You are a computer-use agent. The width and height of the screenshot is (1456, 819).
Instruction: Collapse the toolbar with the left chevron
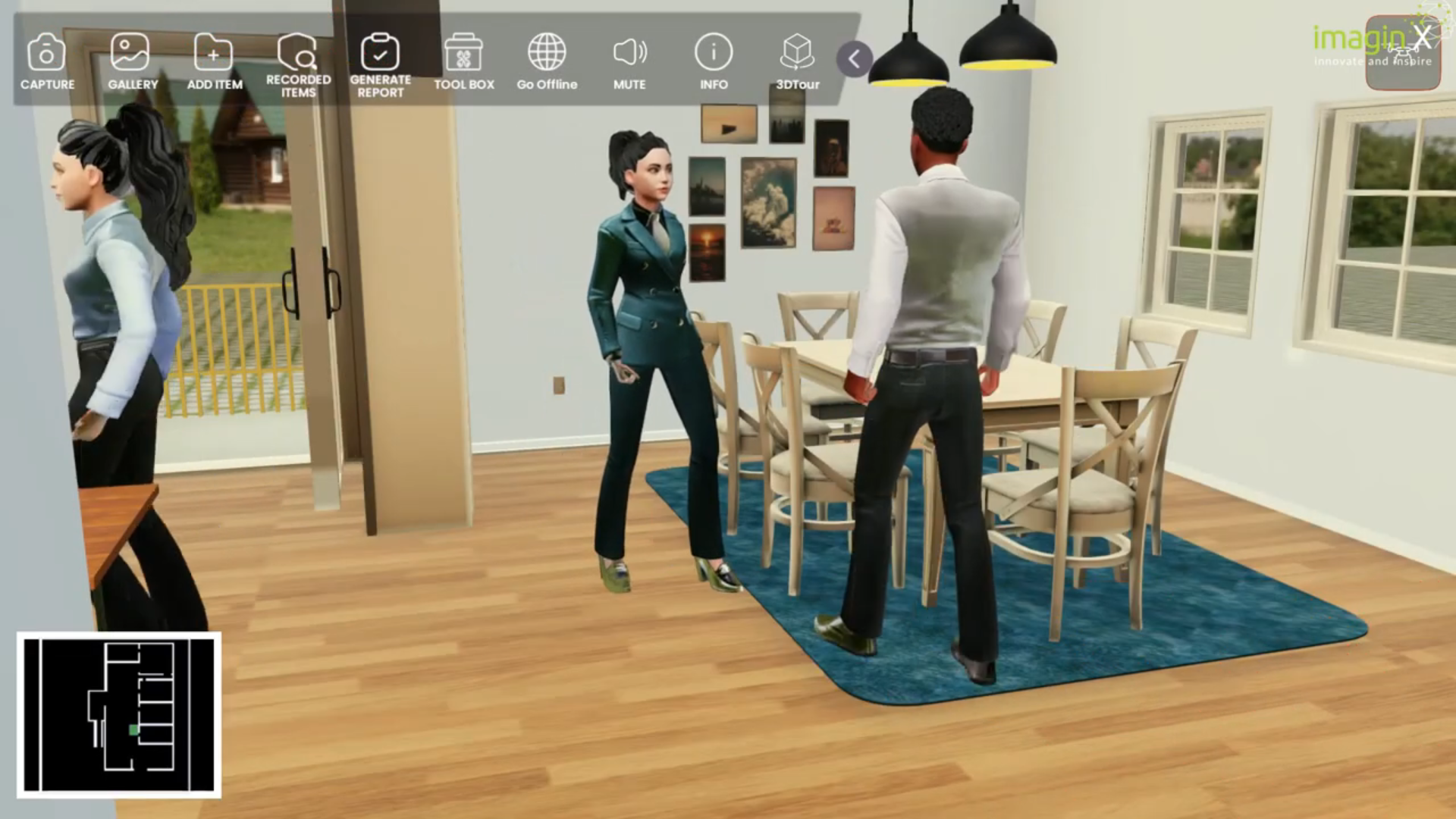(854, 59)
